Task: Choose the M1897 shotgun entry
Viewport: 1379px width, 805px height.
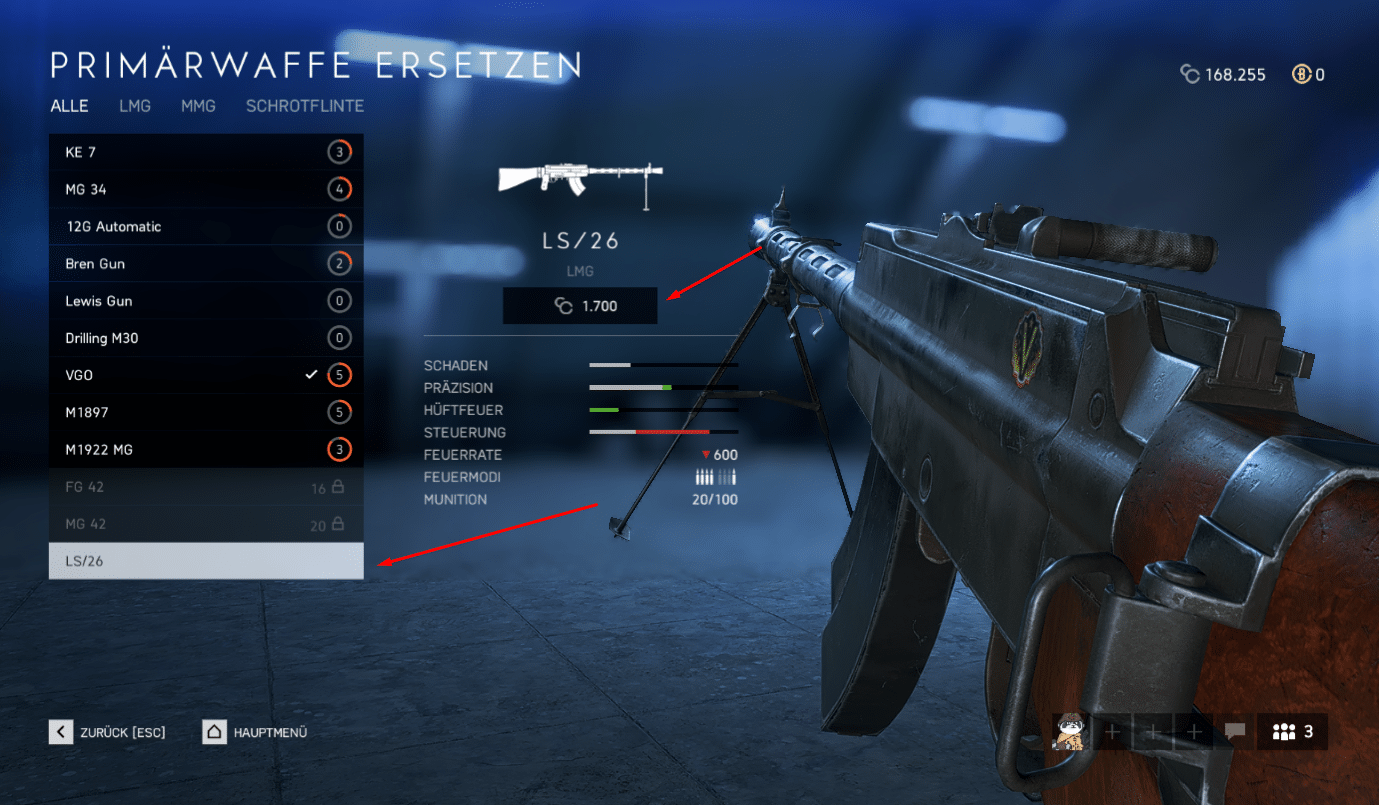Action: click(206, 412)
